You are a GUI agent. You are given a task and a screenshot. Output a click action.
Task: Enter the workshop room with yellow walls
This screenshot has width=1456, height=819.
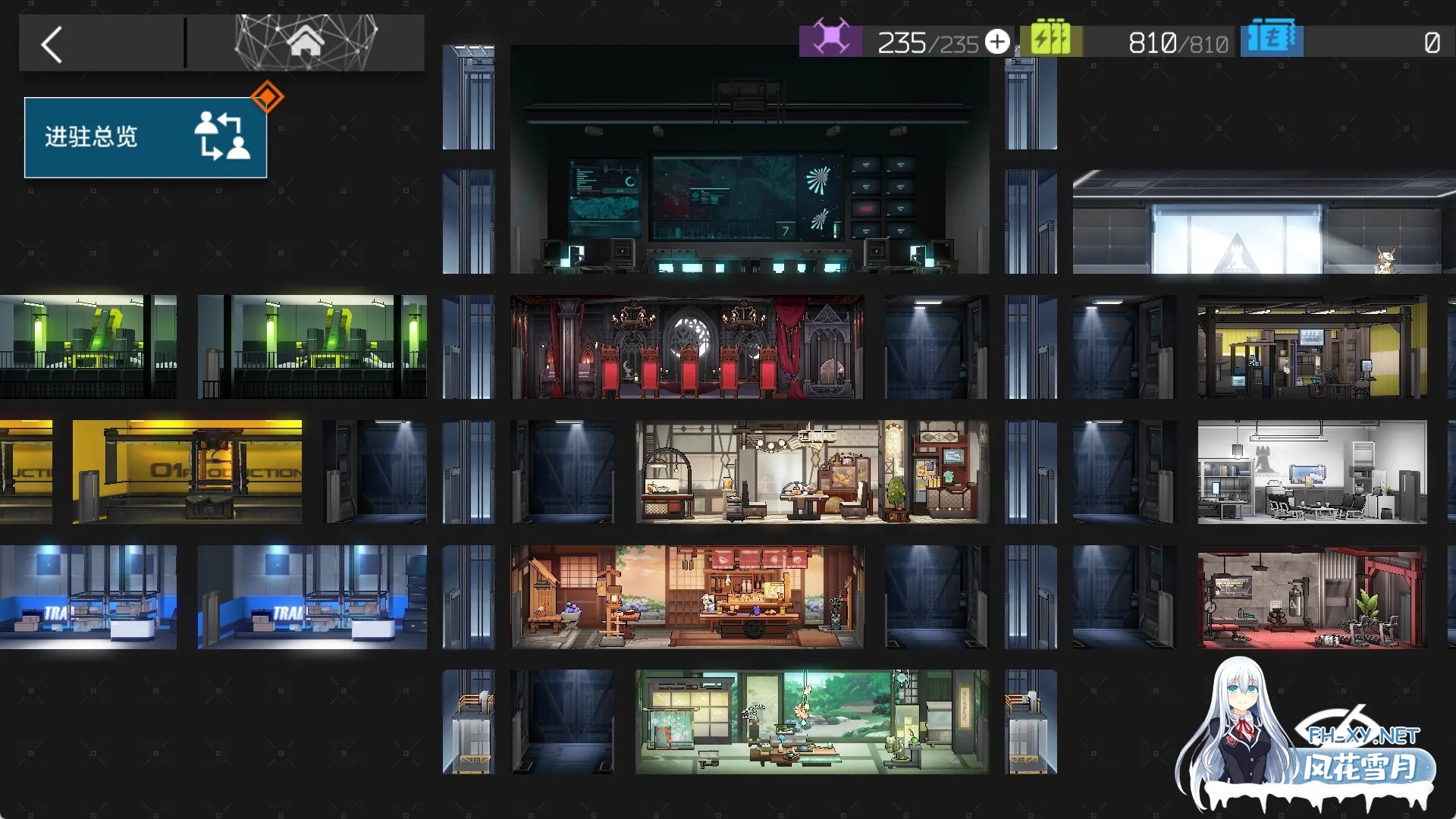tap(1312, 347)
